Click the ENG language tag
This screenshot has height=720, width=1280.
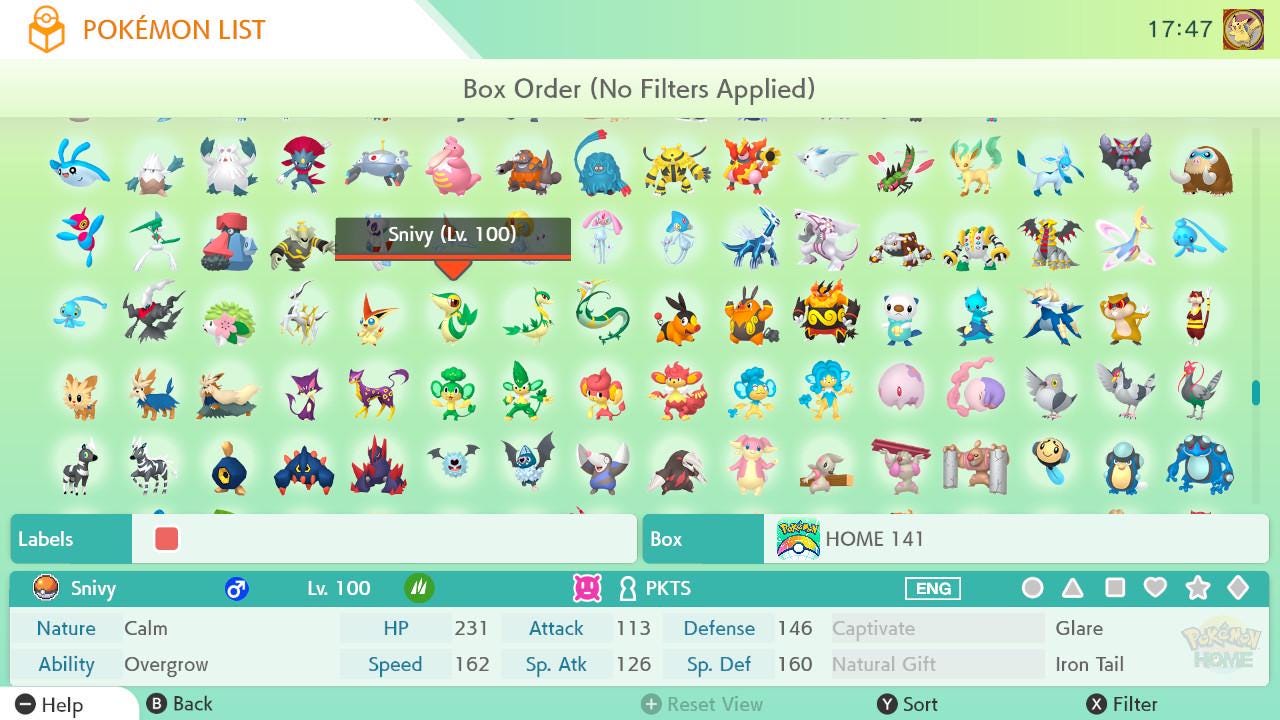932,588
